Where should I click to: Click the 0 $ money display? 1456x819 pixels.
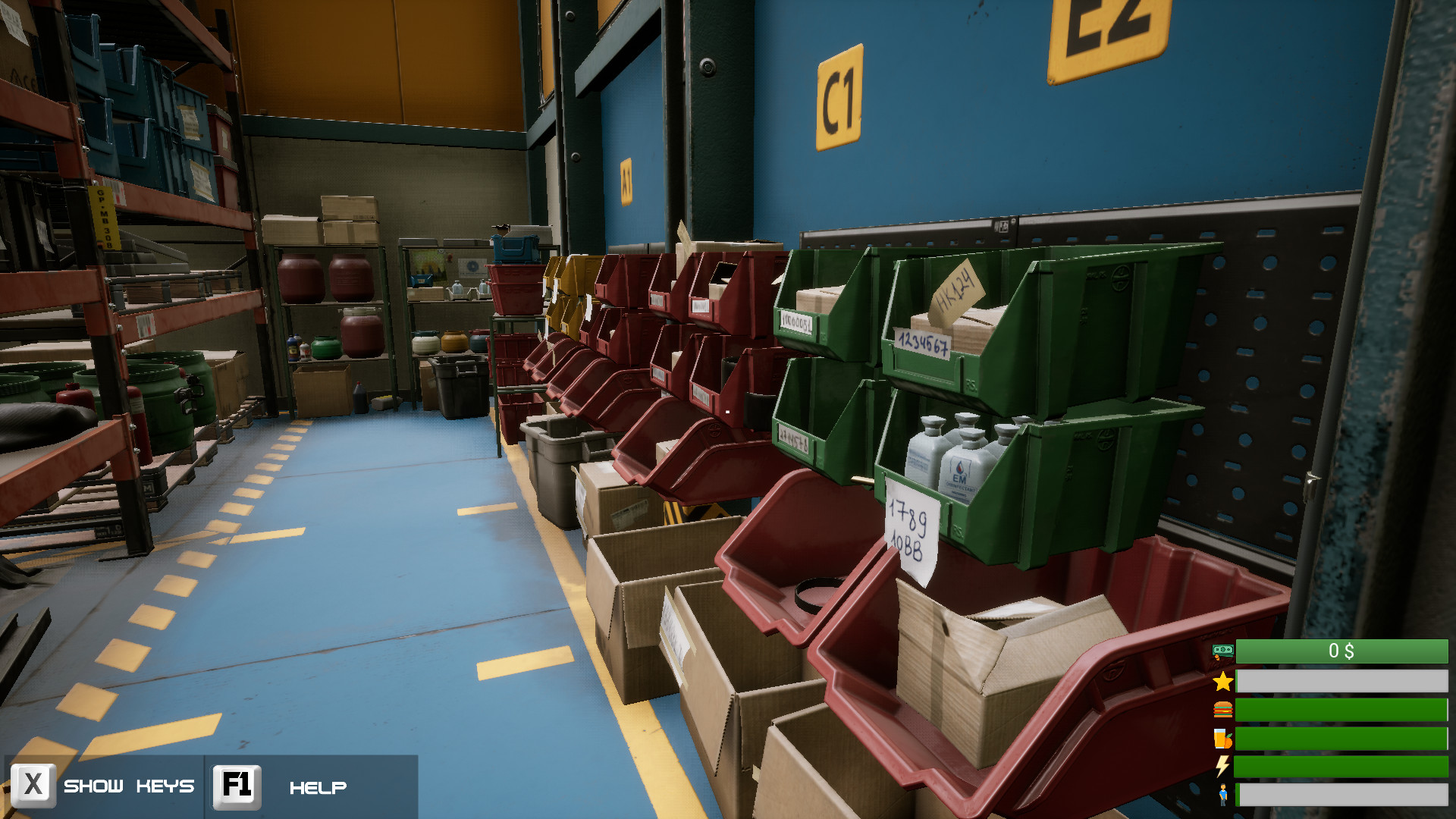[1342, 649]
